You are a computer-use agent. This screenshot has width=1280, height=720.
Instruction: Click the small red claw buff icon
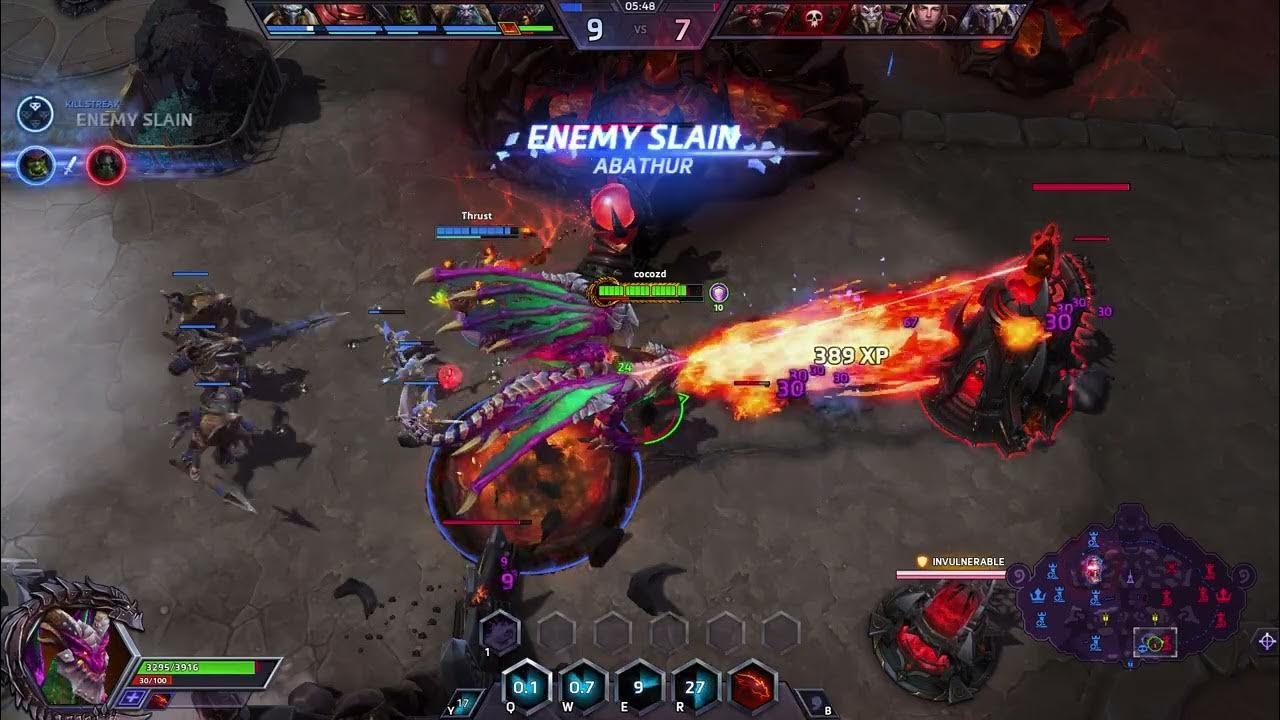159,699
